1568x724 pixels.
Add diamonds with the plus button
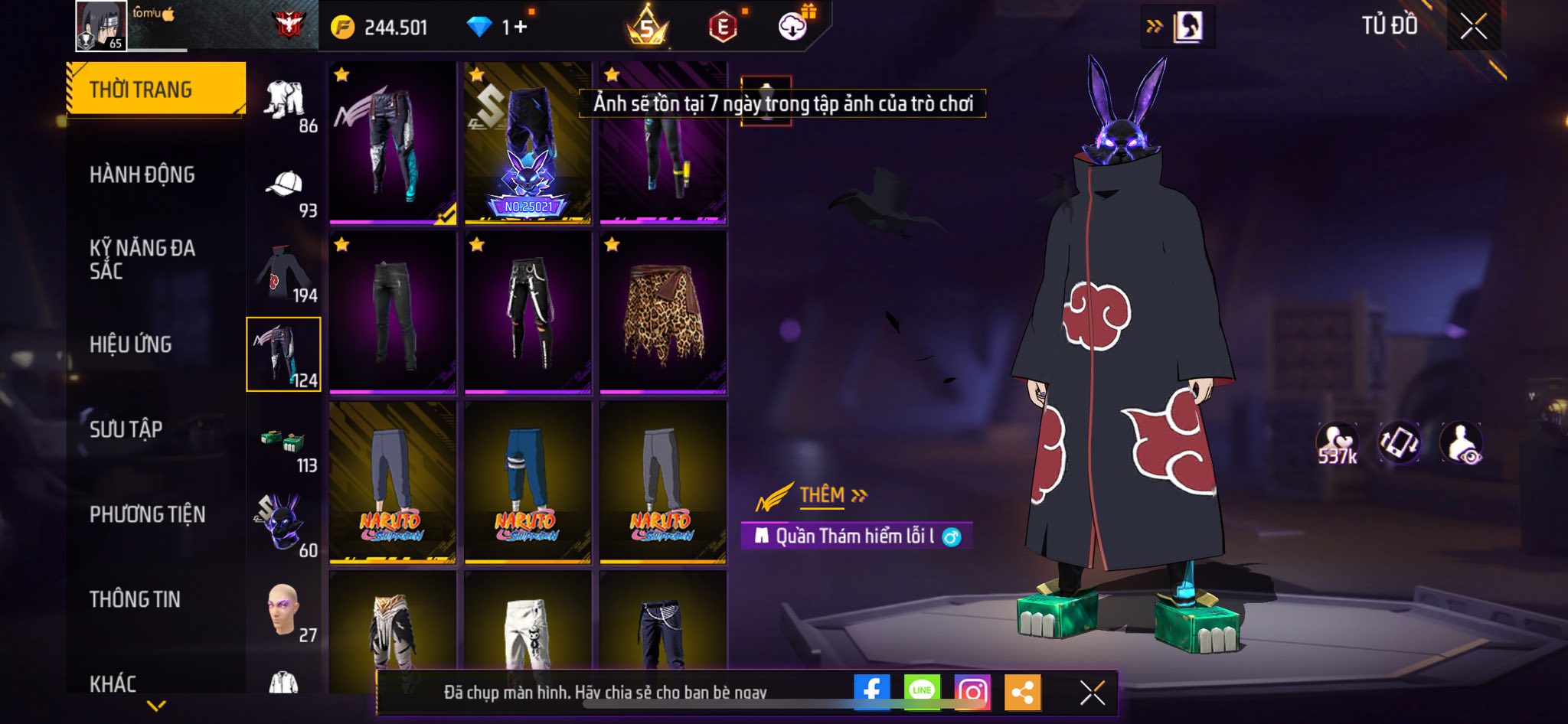point(521,28)
